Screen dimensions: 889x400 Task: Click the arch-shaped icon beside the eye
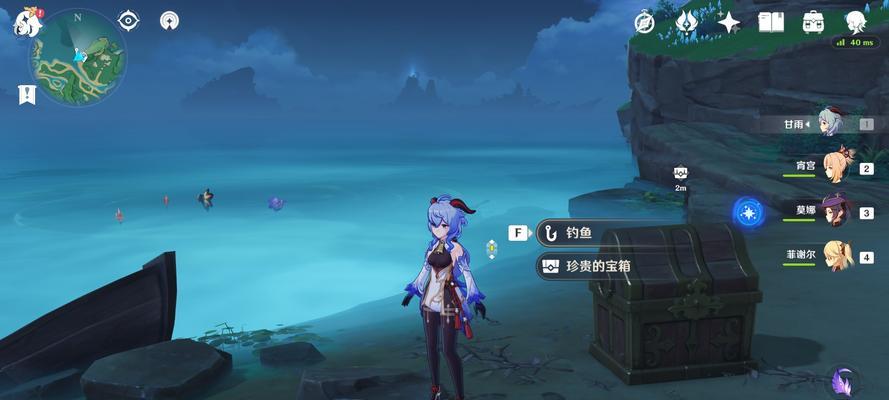pyautogui.click(x=170, y=20)
